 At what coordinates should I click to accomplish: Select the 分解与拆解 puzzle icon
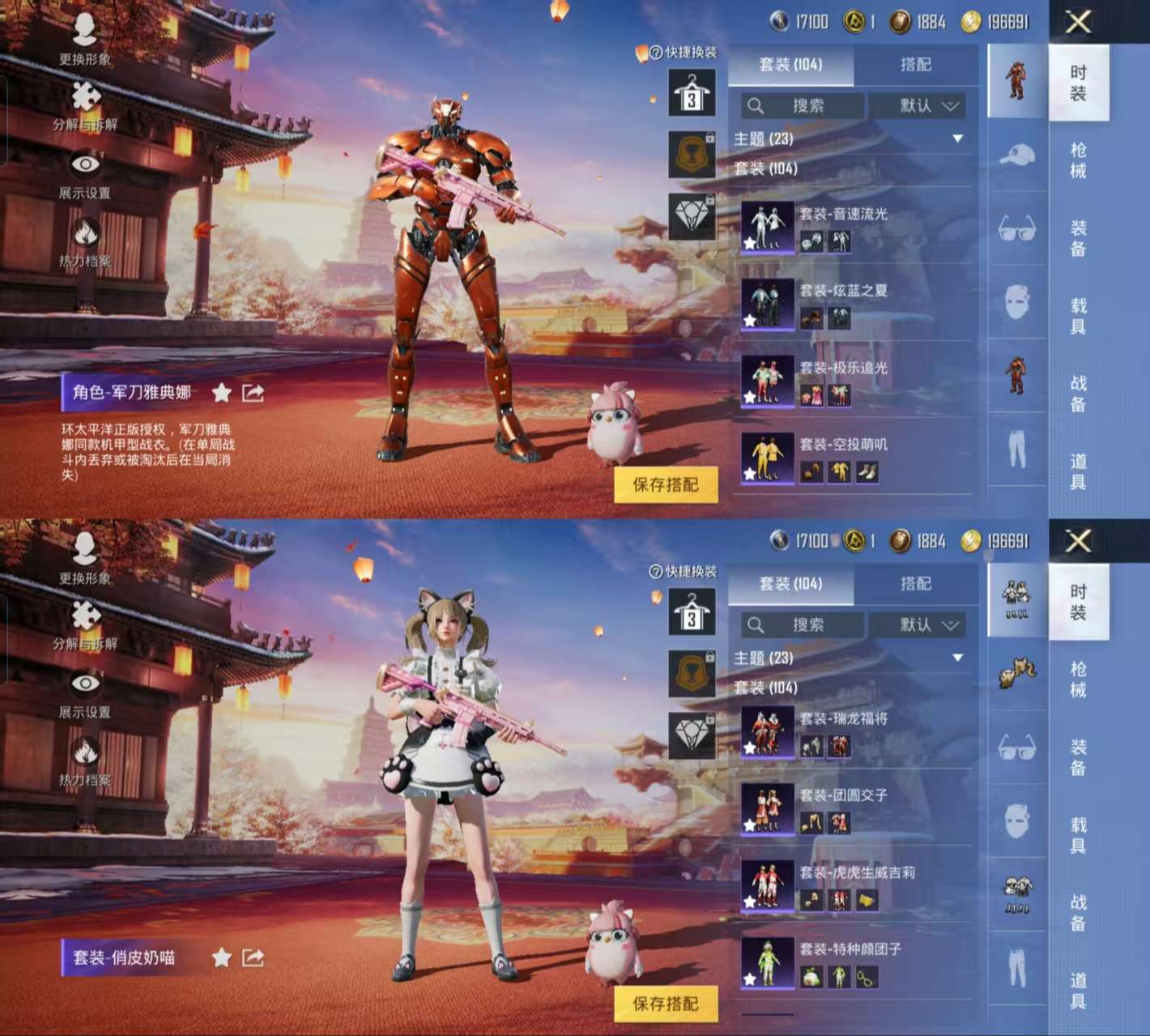[83, 96]
